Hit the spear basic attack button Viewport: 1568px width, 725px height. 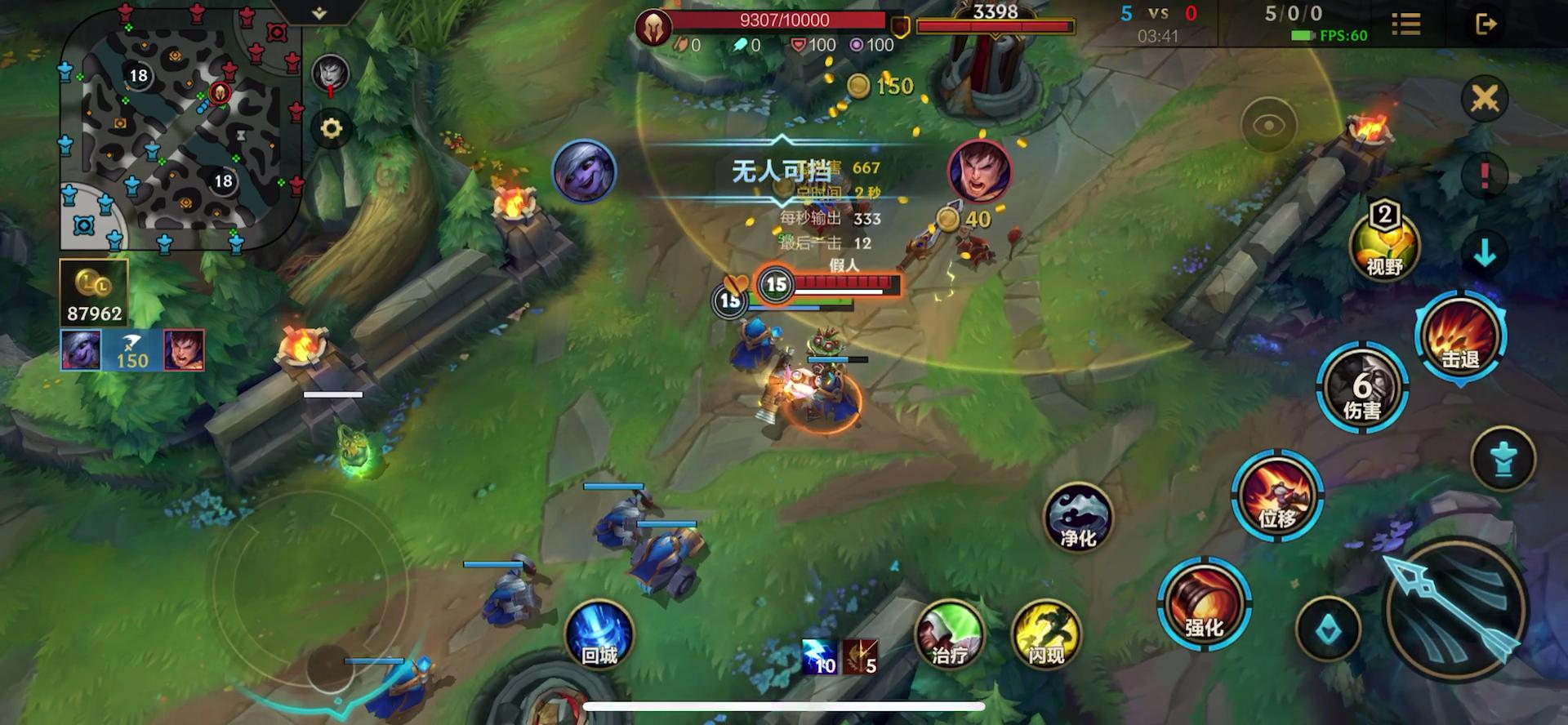pos(1455,608)
